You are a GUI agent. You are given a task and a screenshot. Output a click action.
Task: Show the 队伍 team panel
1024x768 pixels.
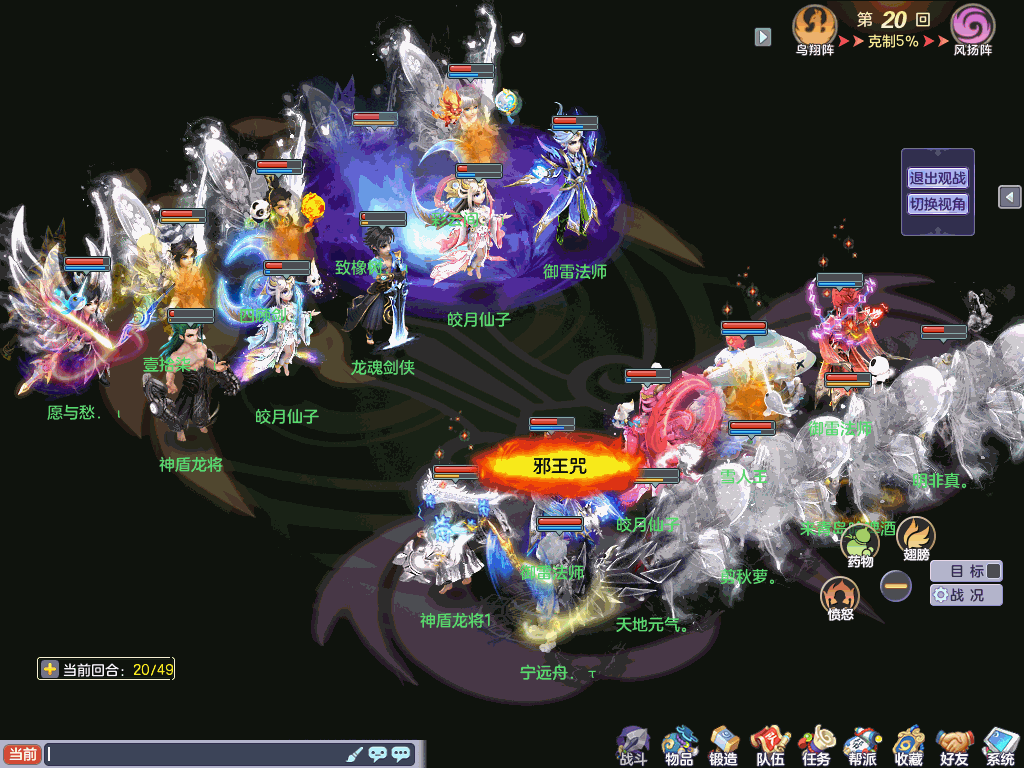coord(769,745)
